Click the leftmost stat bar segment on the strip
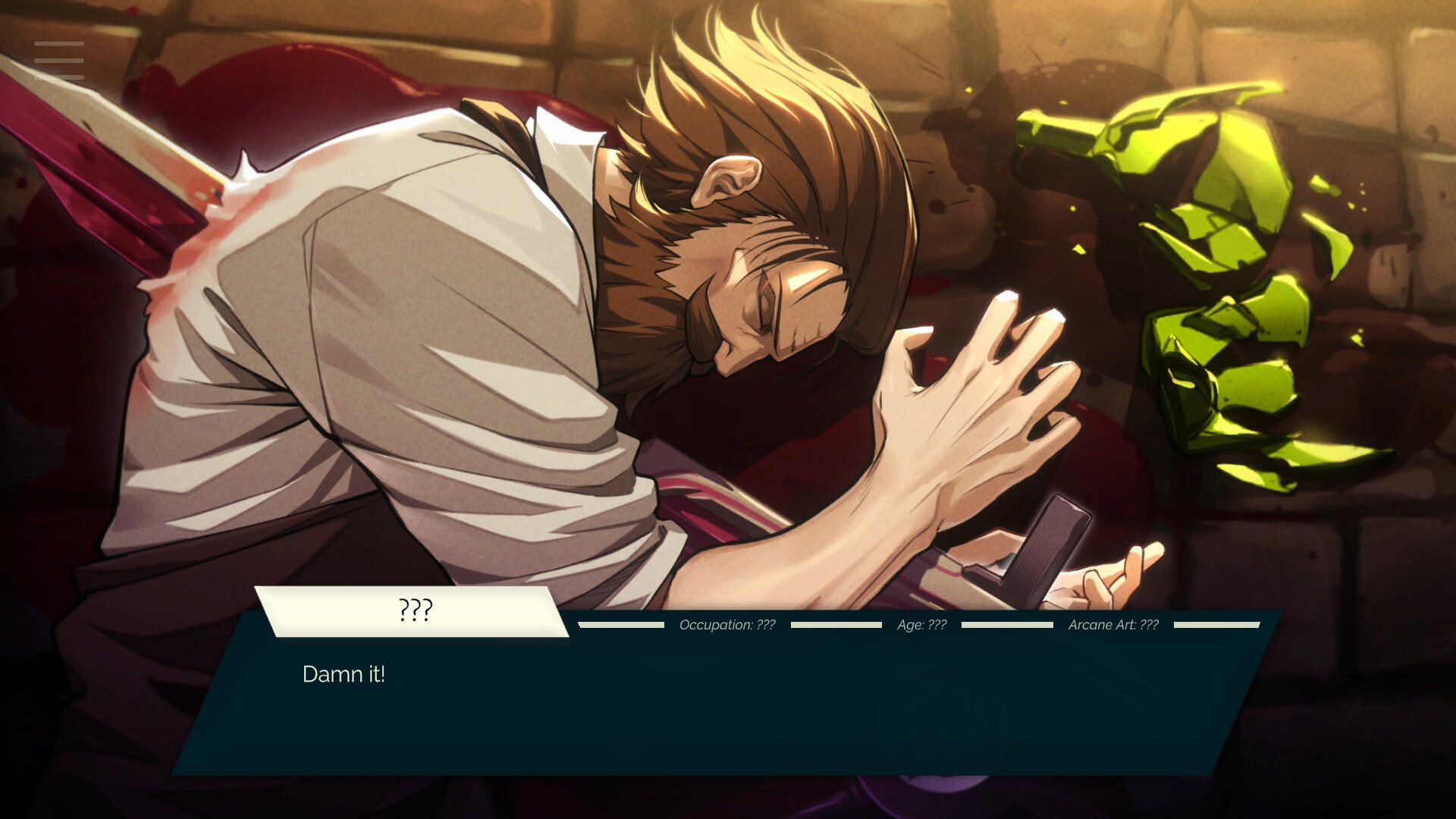This screenshot has height=819, width=1456. point(622,625)
